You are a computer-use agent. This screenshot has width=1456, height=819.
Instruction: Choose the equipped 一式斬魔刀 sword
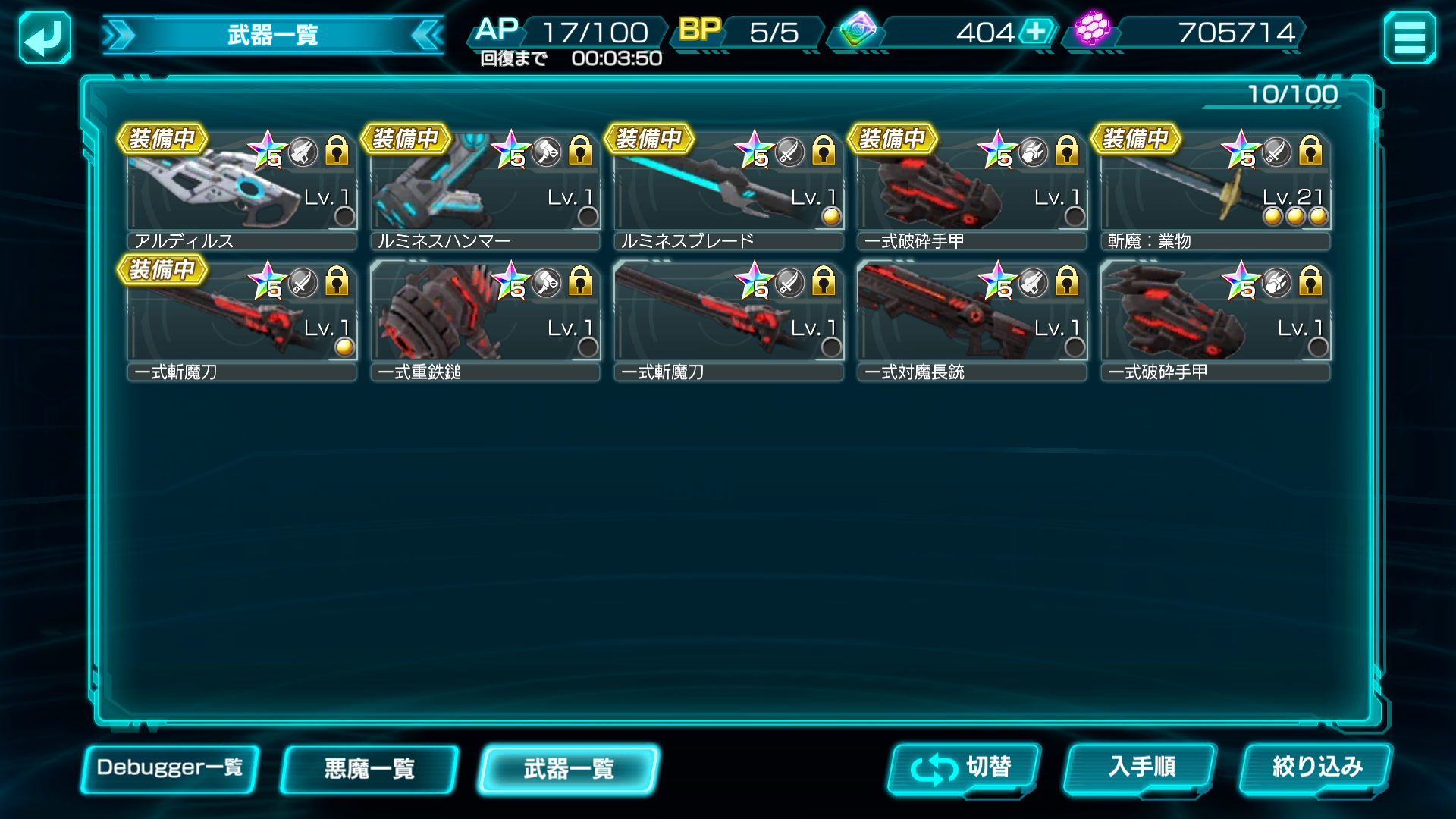click(241, 321)
